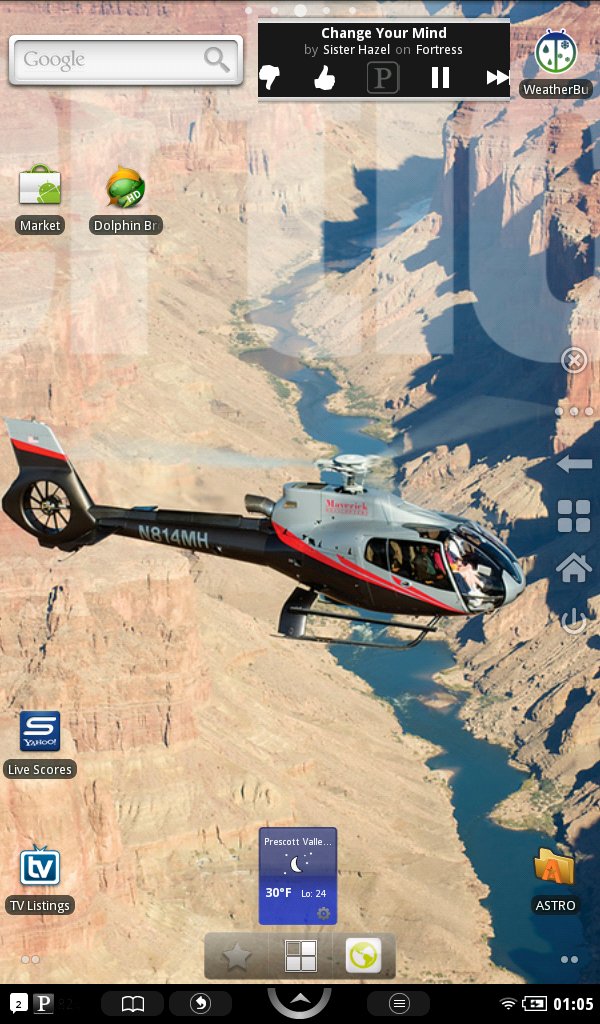Open the ASTRO file manager
Viewport: 600px width, 1024px height.
pos(555,868)
